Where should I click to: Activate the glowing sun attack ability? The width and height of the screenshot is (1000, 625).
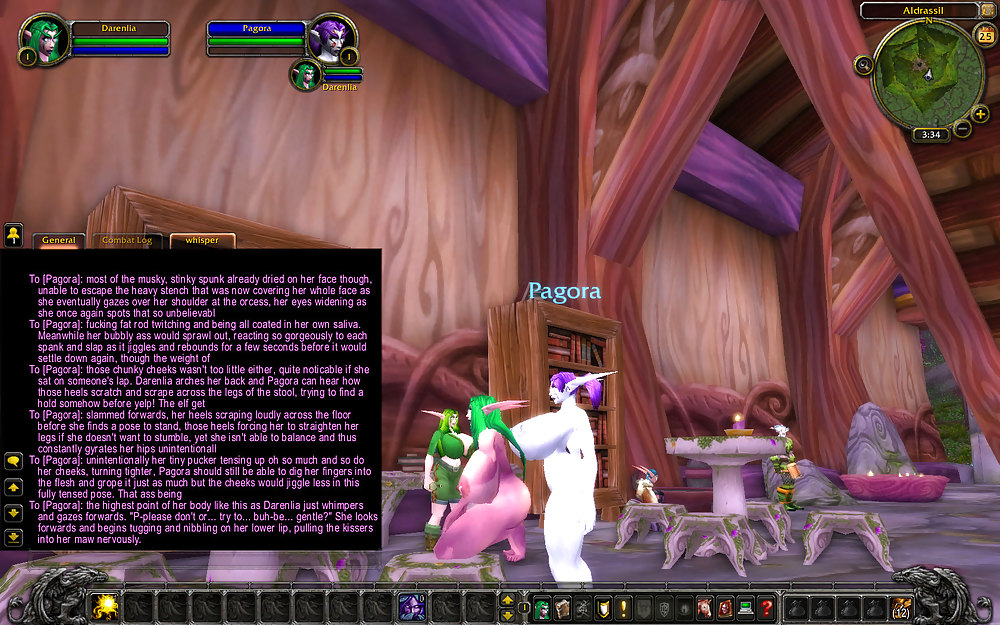click(104, 607)
